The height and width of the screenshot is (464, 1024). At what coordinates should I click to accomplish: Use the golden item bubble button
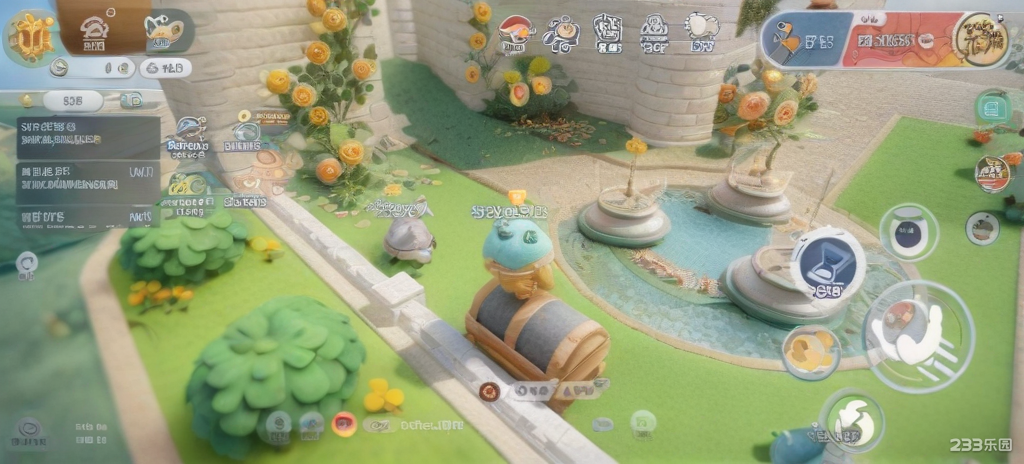809,352
